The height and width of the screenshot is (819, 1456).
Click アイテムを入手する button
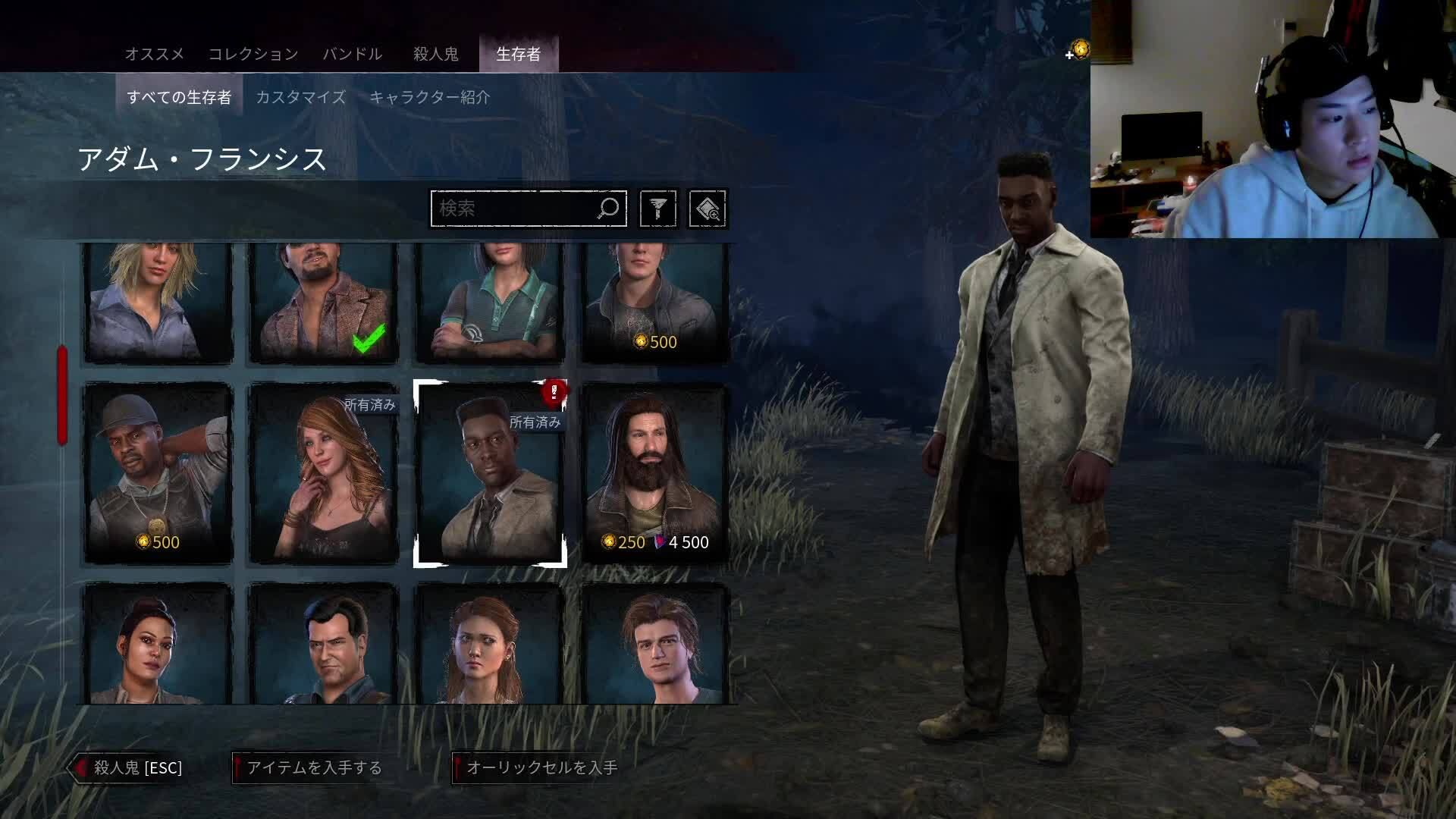[309, 767]
